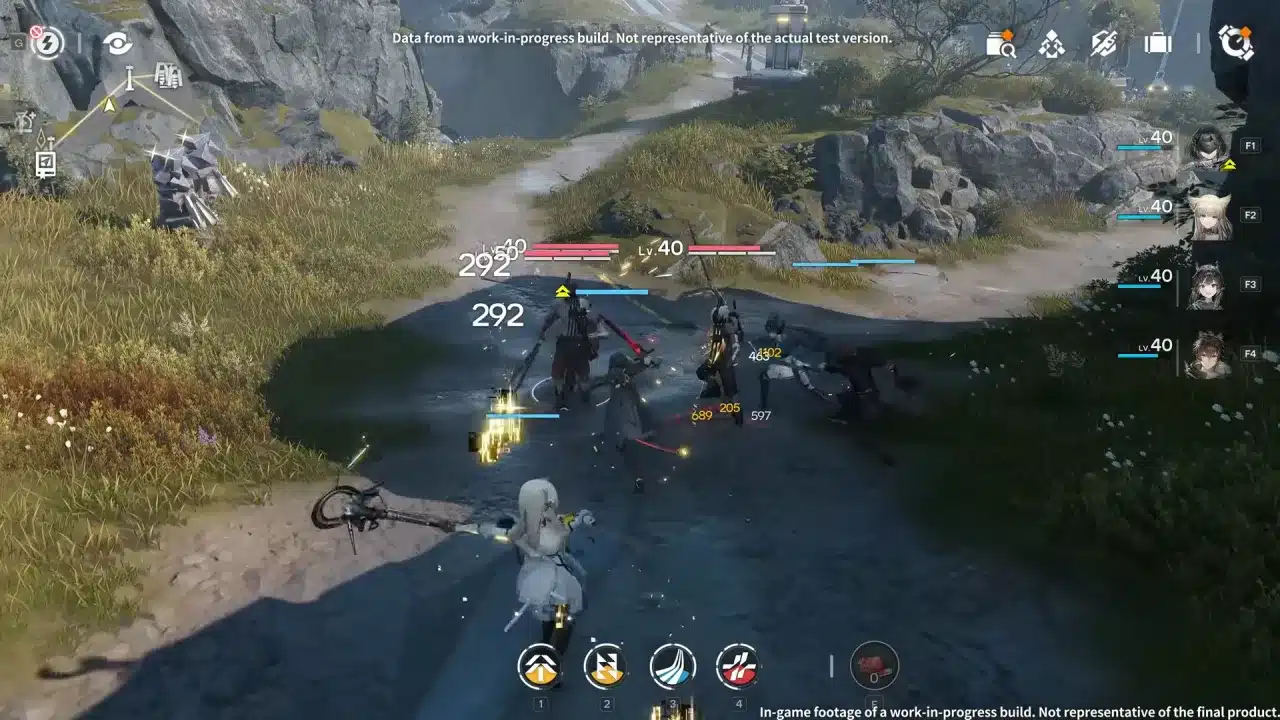Select the gem-shaped icon in top-right toolbar
The image size is (1280, 720).
1049,44
